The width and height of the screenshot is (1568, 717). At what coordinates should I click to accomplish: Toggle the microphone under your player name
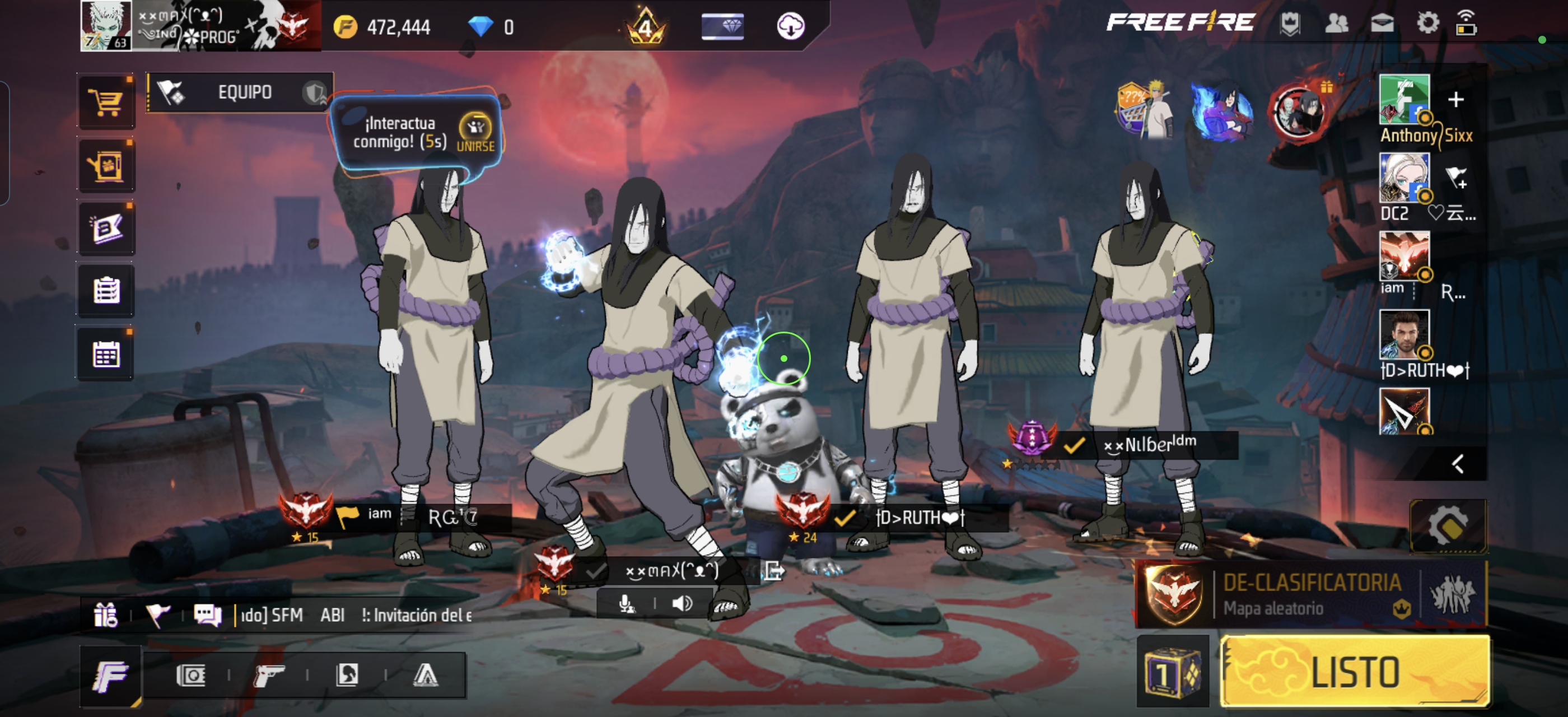coord(626,603)
